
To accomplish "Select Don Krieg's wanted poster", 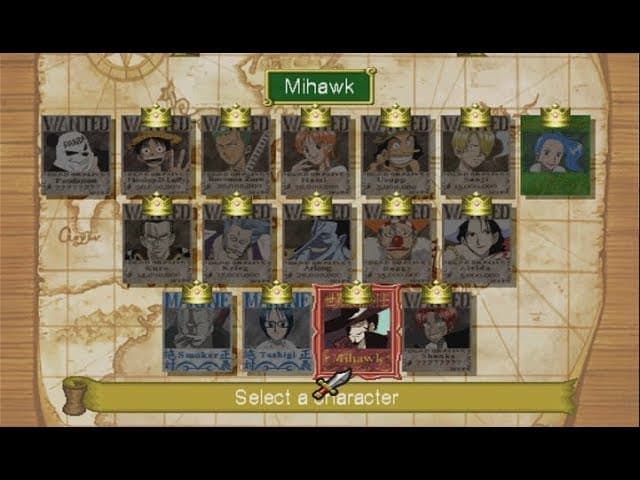I will [x=237, y=244].
